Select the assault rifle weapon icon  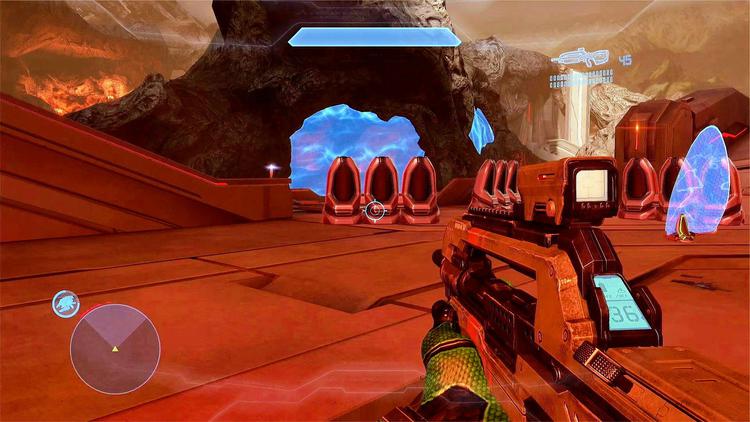[x=583, y=59]
